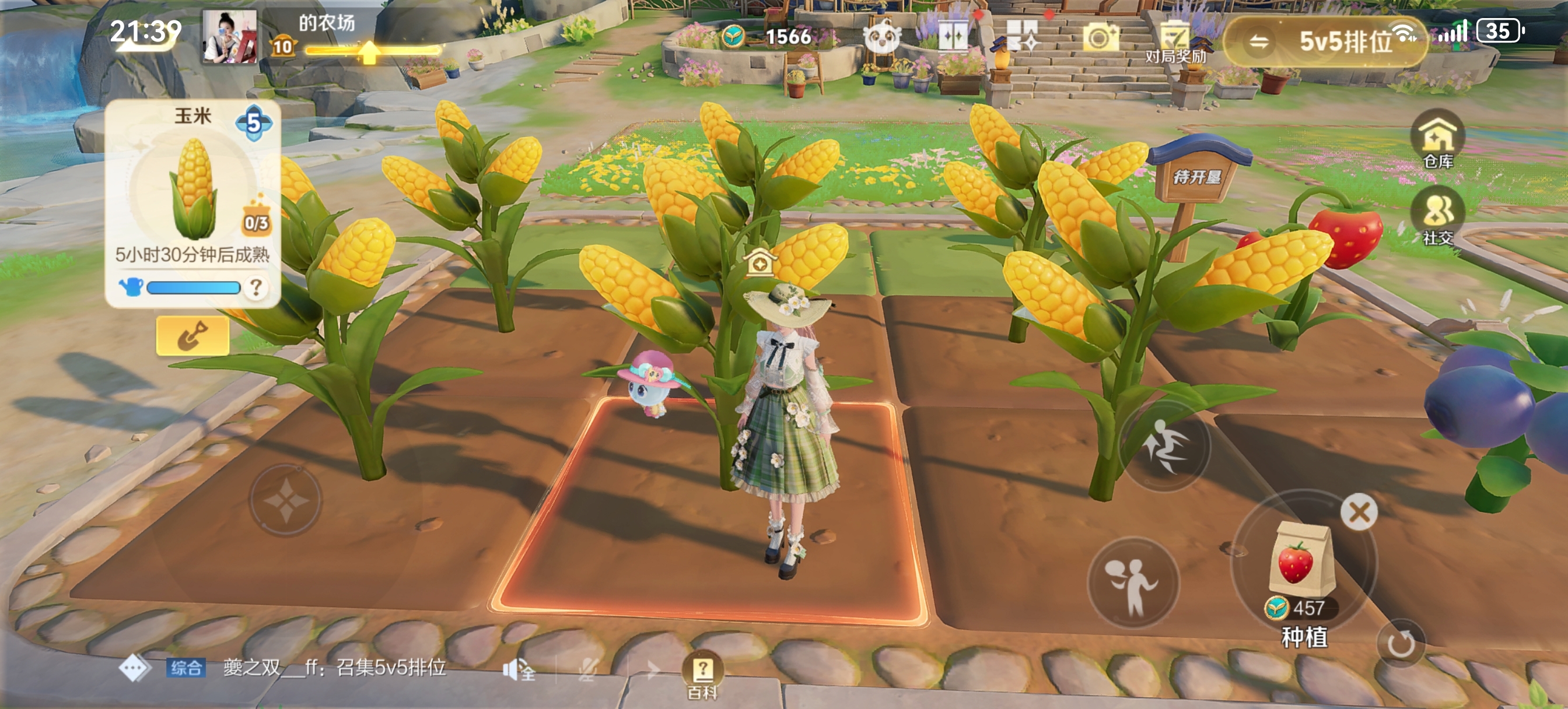Open 对局奖励 match rewards

[x=1175, y=41]
